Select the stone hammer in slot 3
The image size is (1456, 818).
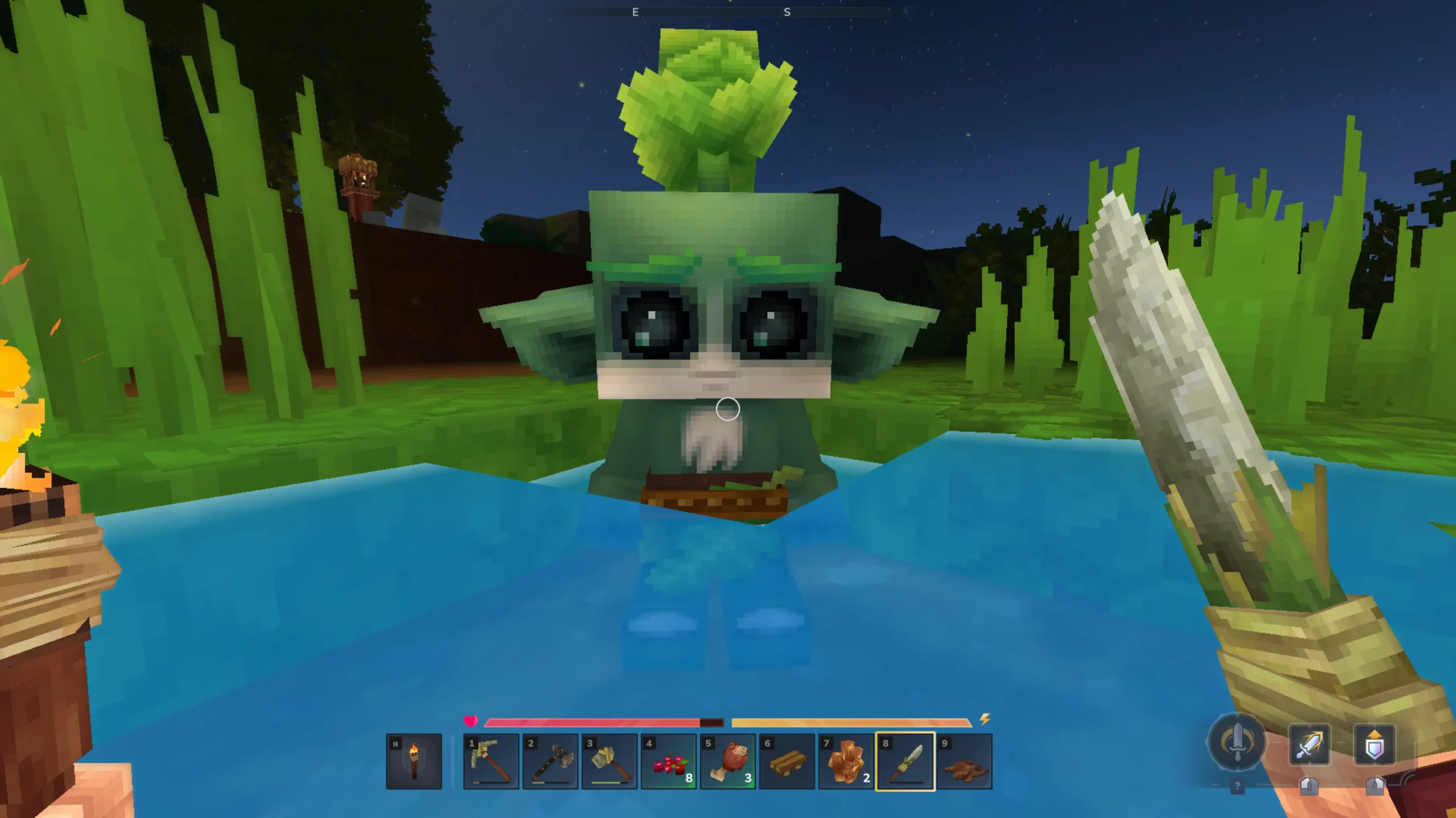(x=609, y=761)
